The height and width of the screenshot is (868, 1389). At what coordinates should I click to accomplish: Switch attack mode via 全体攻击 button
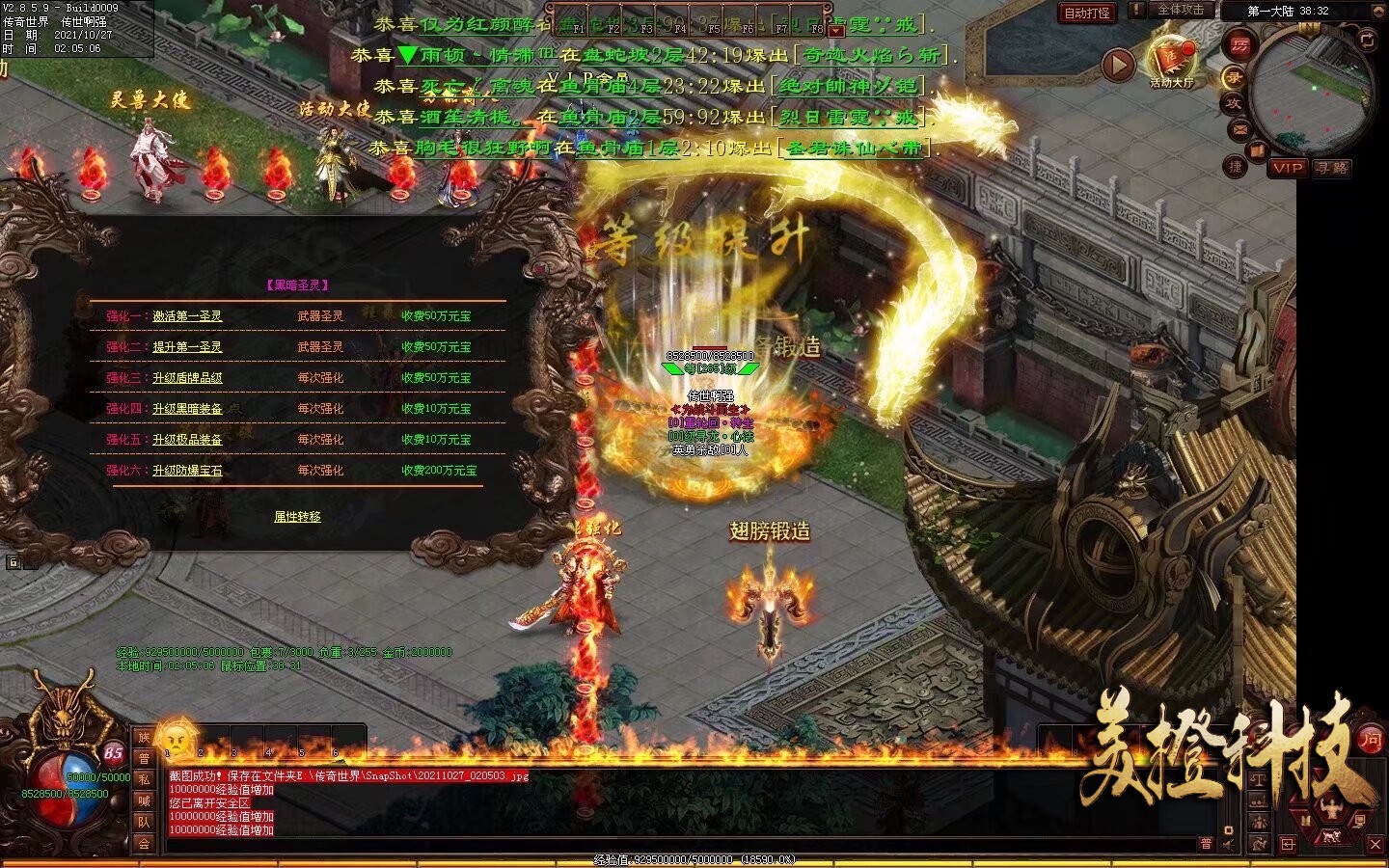1180,10
